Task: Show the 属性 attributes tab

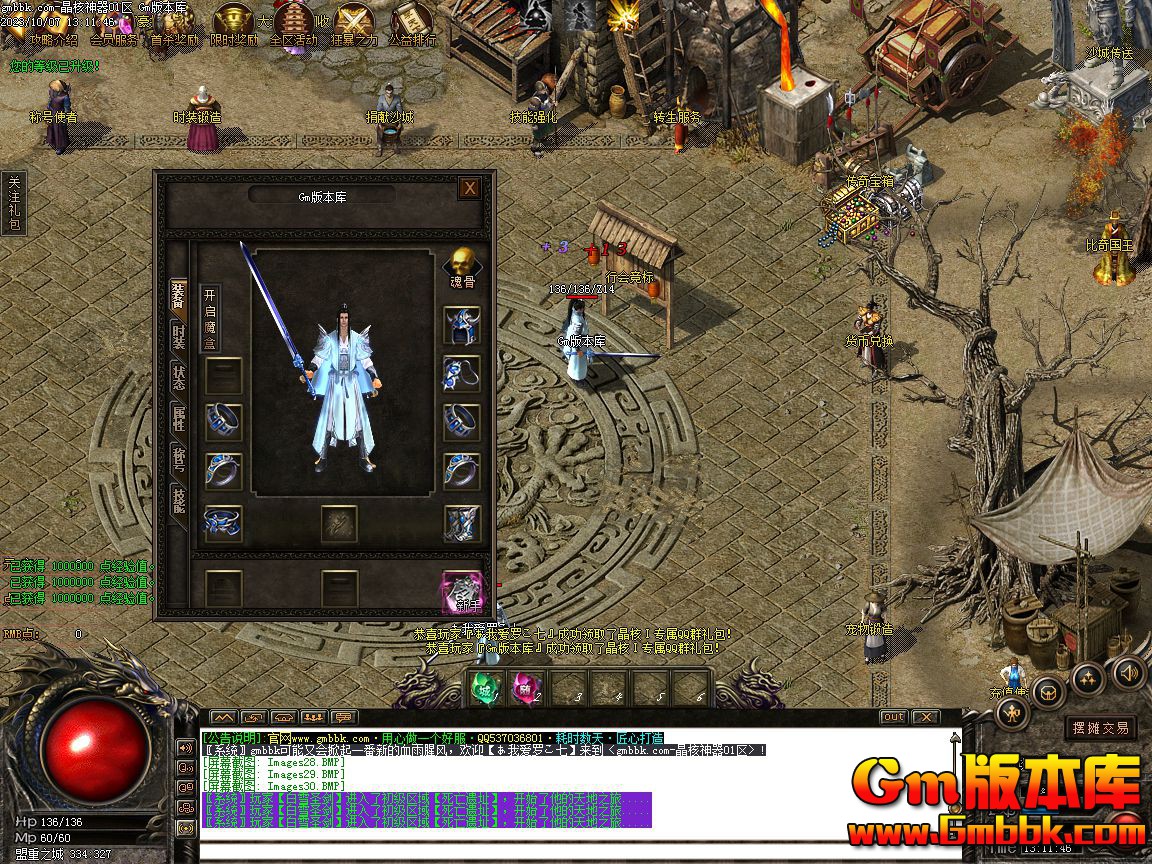Action: (178, 417)
